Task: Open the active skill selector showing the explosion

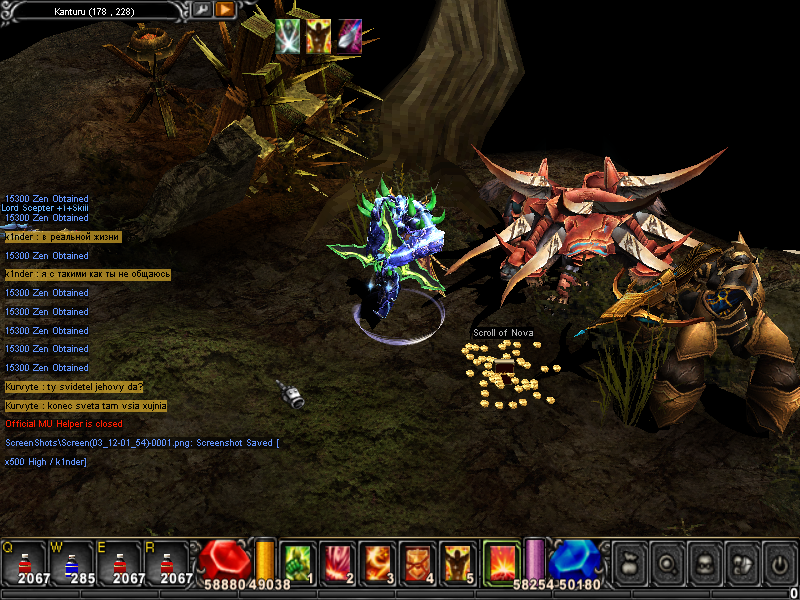Action: [501, 560]
